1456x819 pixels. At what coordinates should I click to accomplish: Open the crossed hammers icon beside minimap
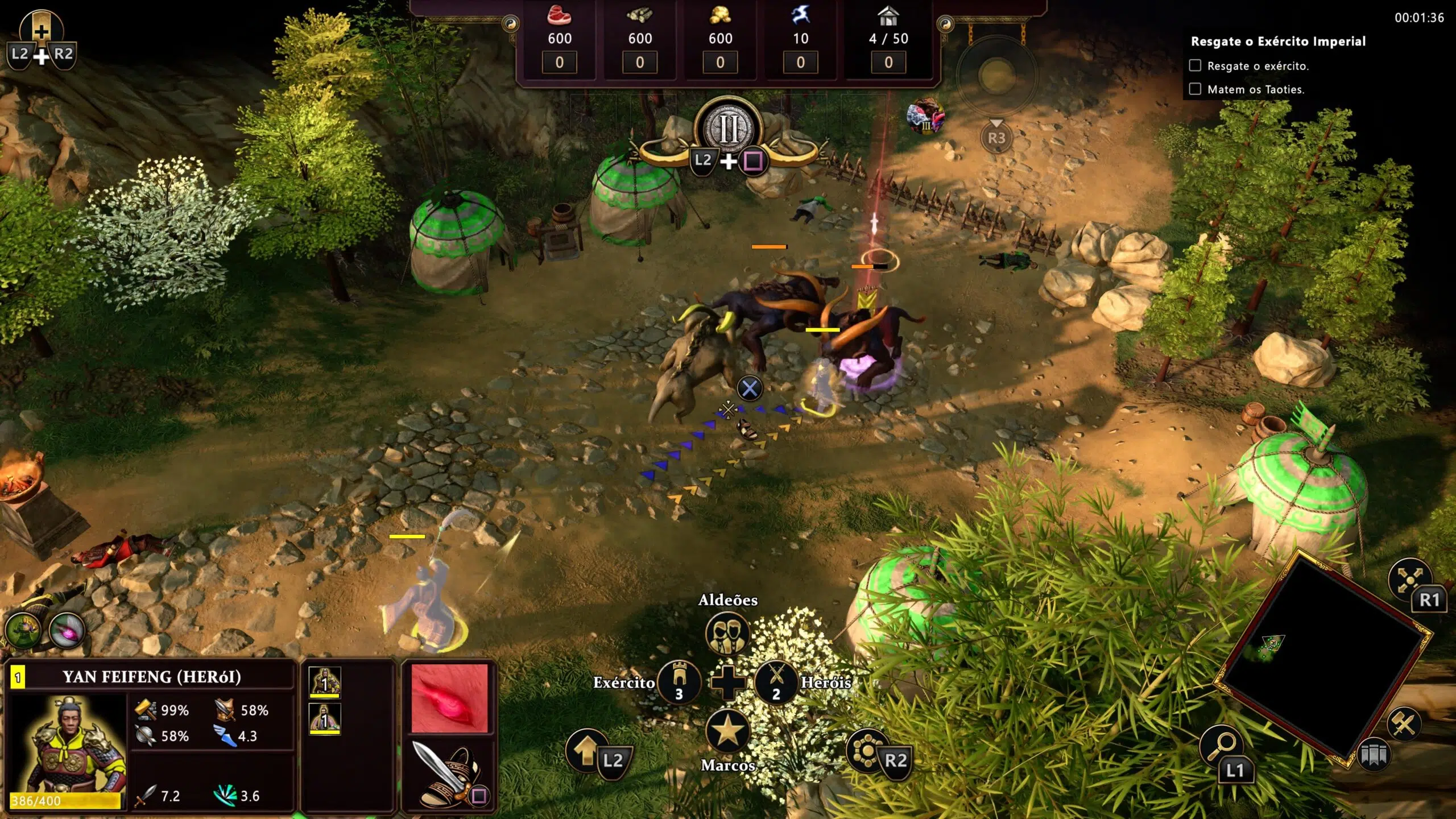pyautogui.click(x=1404, y=724)
